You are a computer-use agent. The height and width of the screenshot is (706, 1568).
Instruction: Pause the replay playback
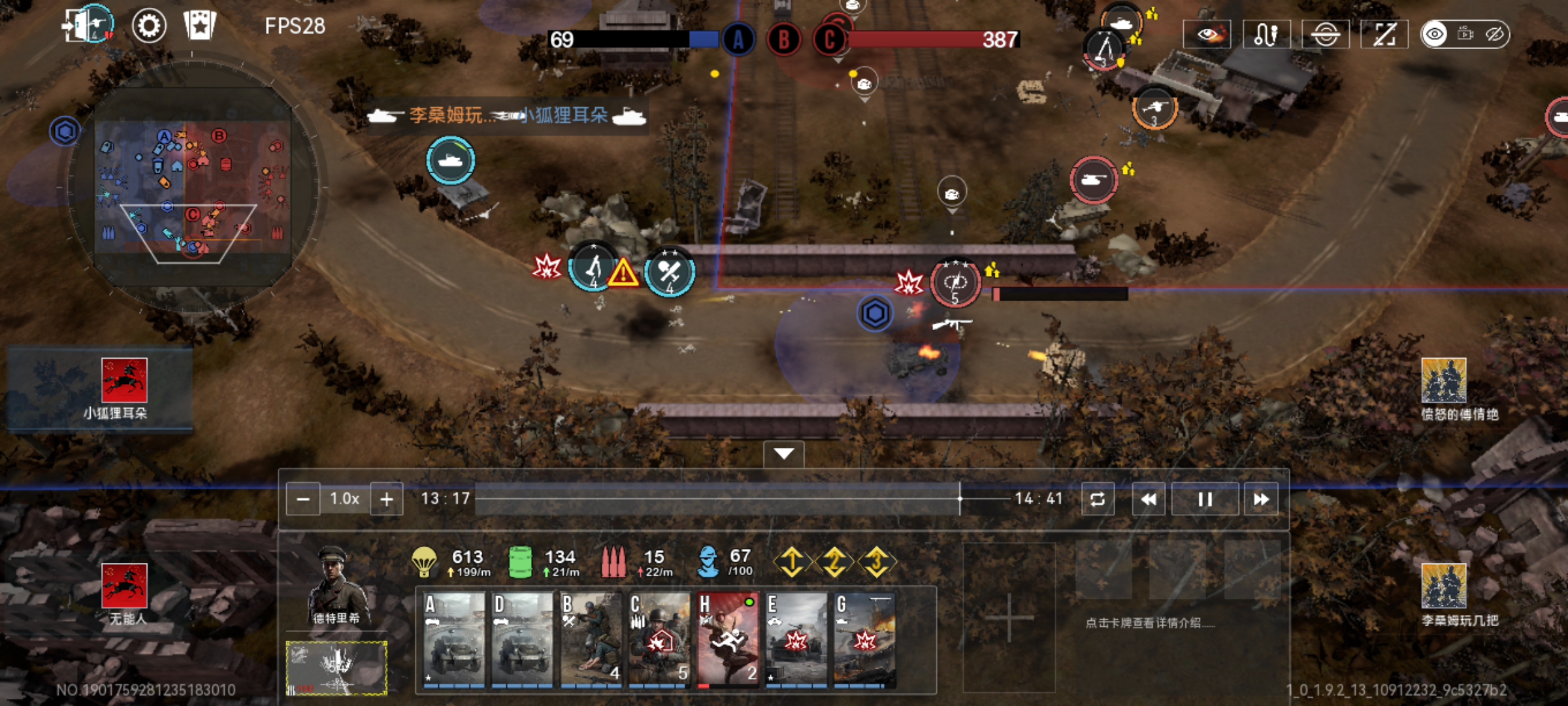[x=1205, y=499]
